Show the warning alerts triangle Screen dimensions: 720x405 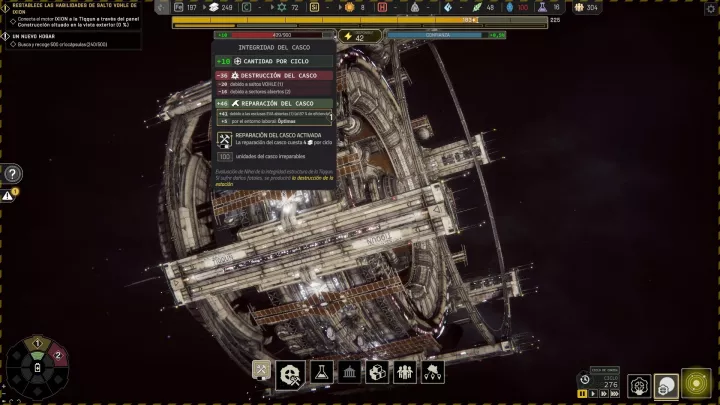(x=8, y=196)
